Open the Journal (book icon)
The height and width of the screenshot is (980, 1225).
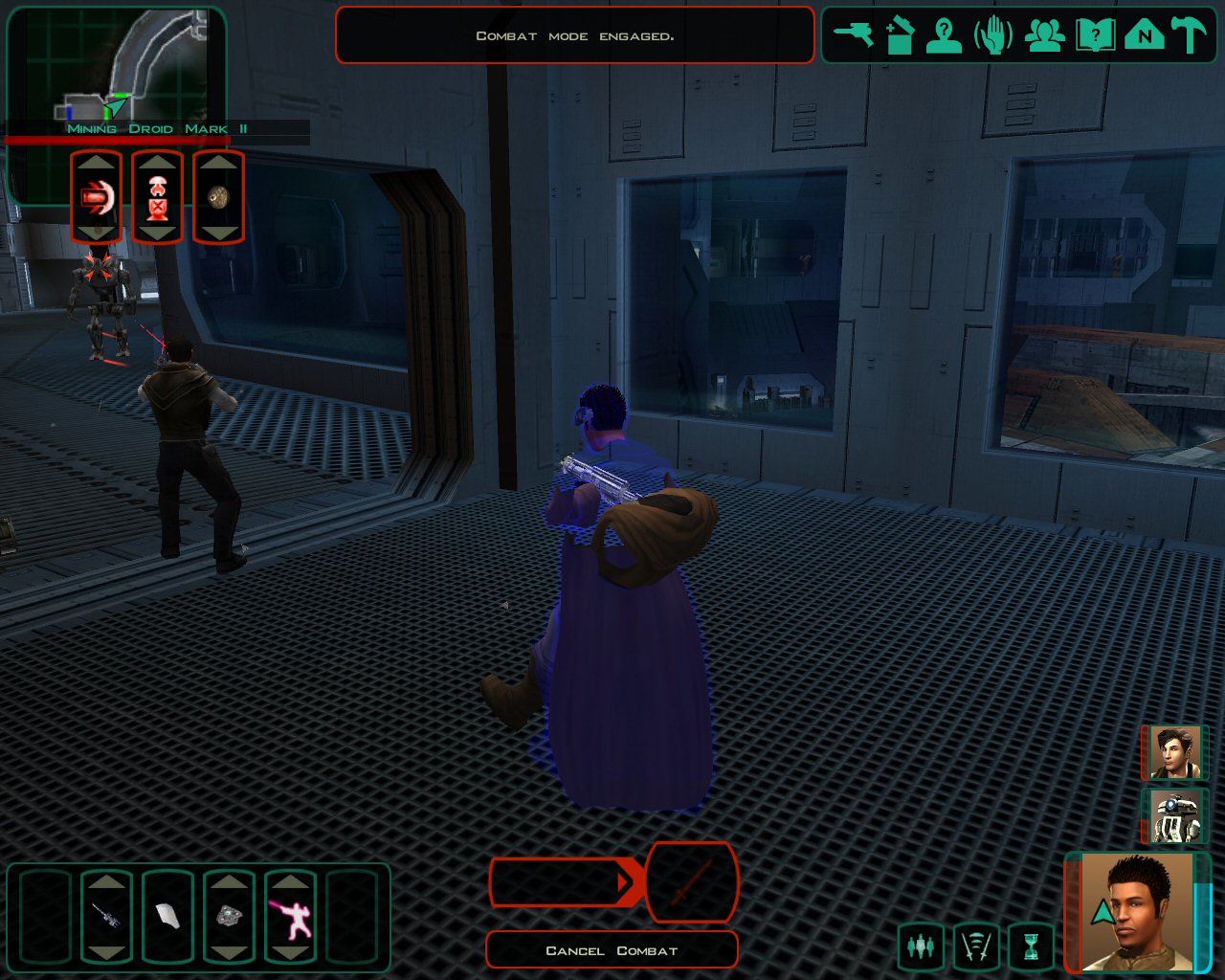click(1094, 35)
